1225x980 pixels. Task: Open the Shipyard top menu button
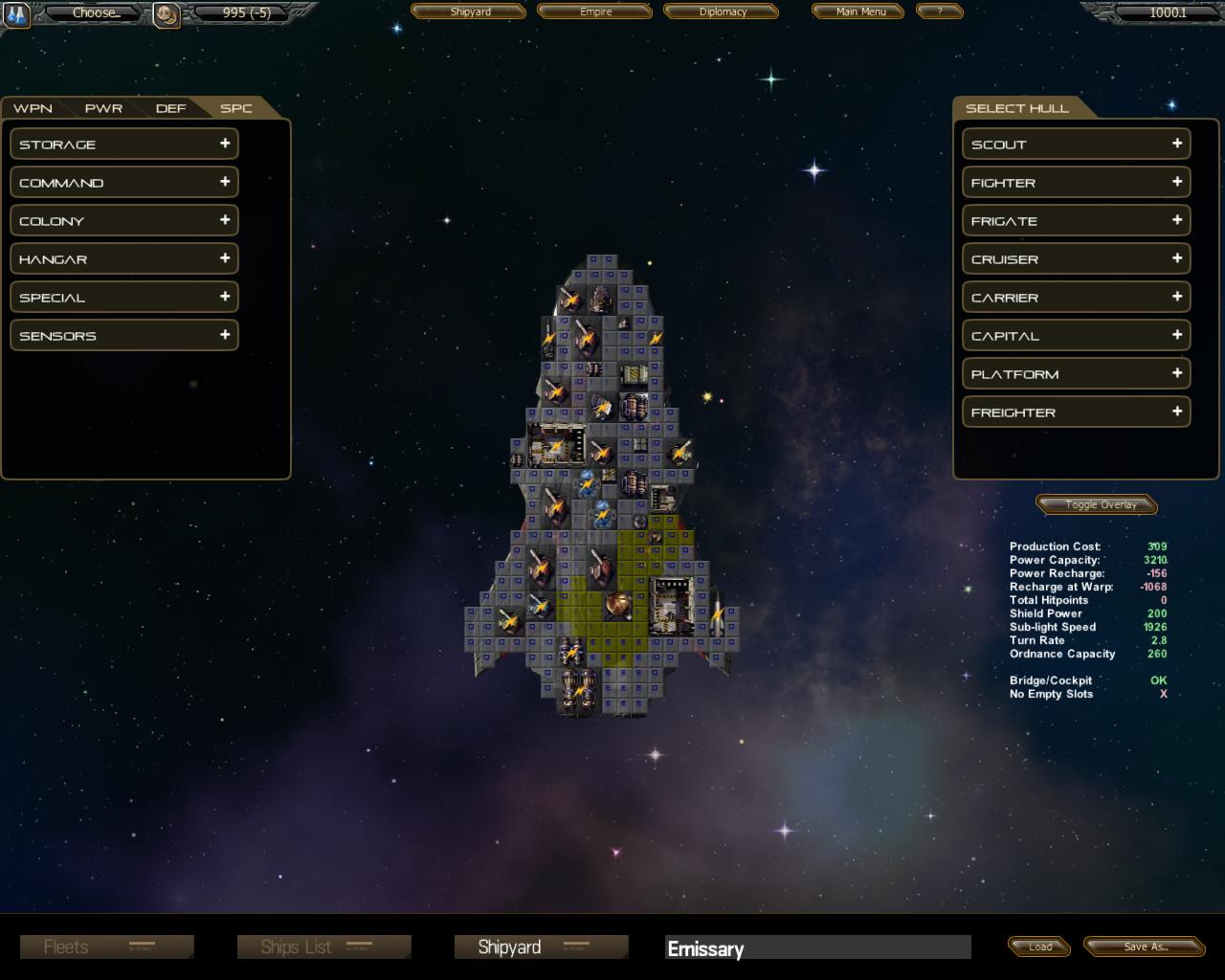(469, 11)
